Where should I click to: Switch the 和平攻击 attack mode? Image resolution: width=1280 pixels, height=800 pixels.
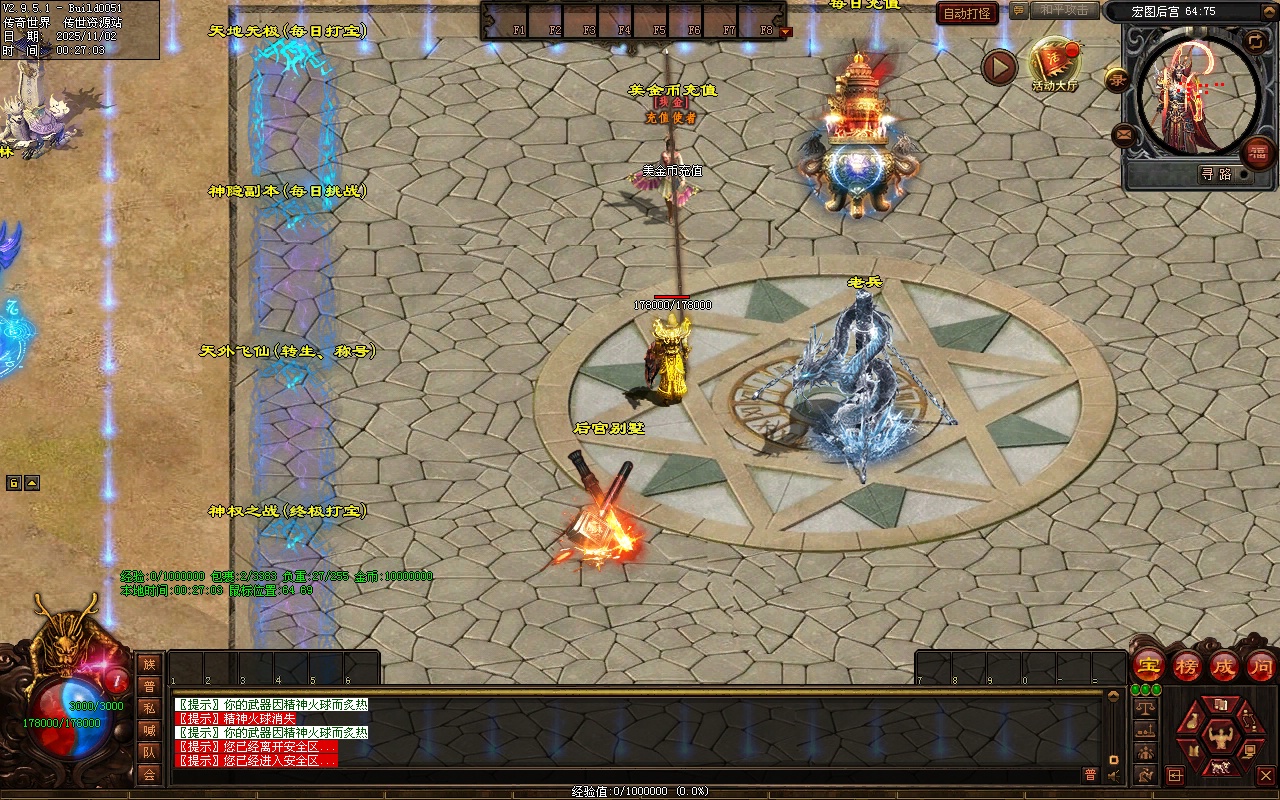click(1063, 10)
